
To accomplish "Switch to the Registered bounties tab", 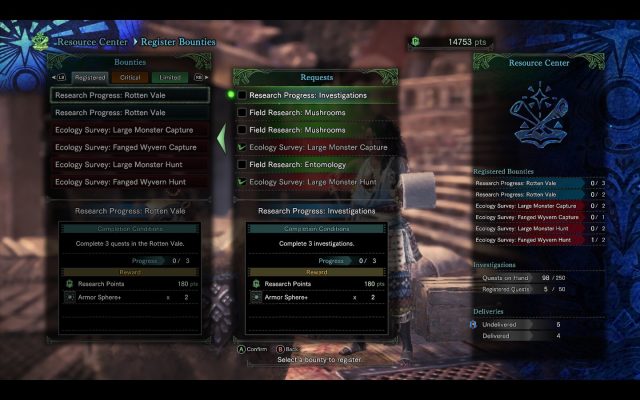I will [90, 77].
